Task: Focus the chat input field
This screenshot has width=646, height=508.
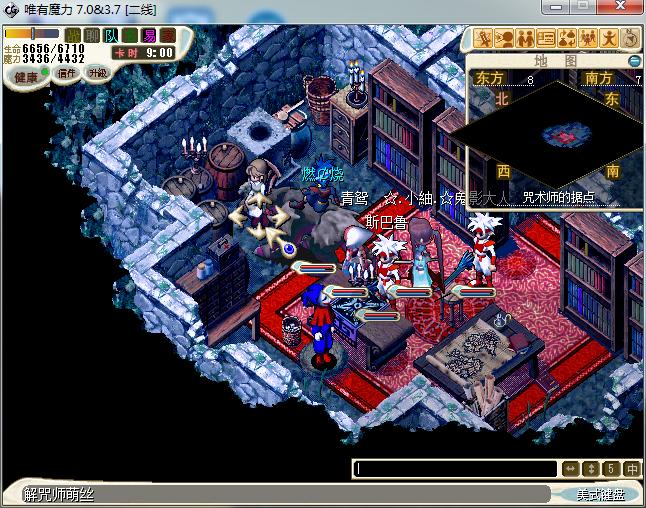Action: 456,468
